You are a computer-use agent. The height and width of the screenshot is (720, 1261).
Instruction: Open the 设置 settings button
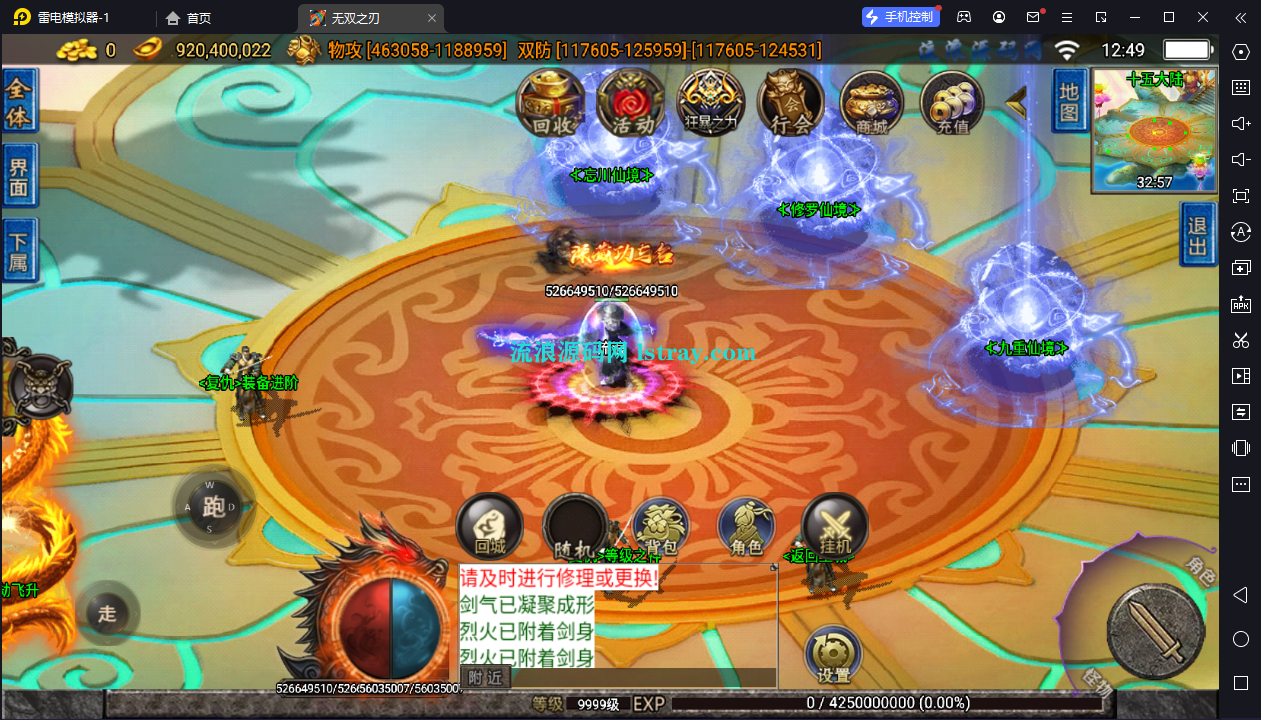[x=833, y=655]
